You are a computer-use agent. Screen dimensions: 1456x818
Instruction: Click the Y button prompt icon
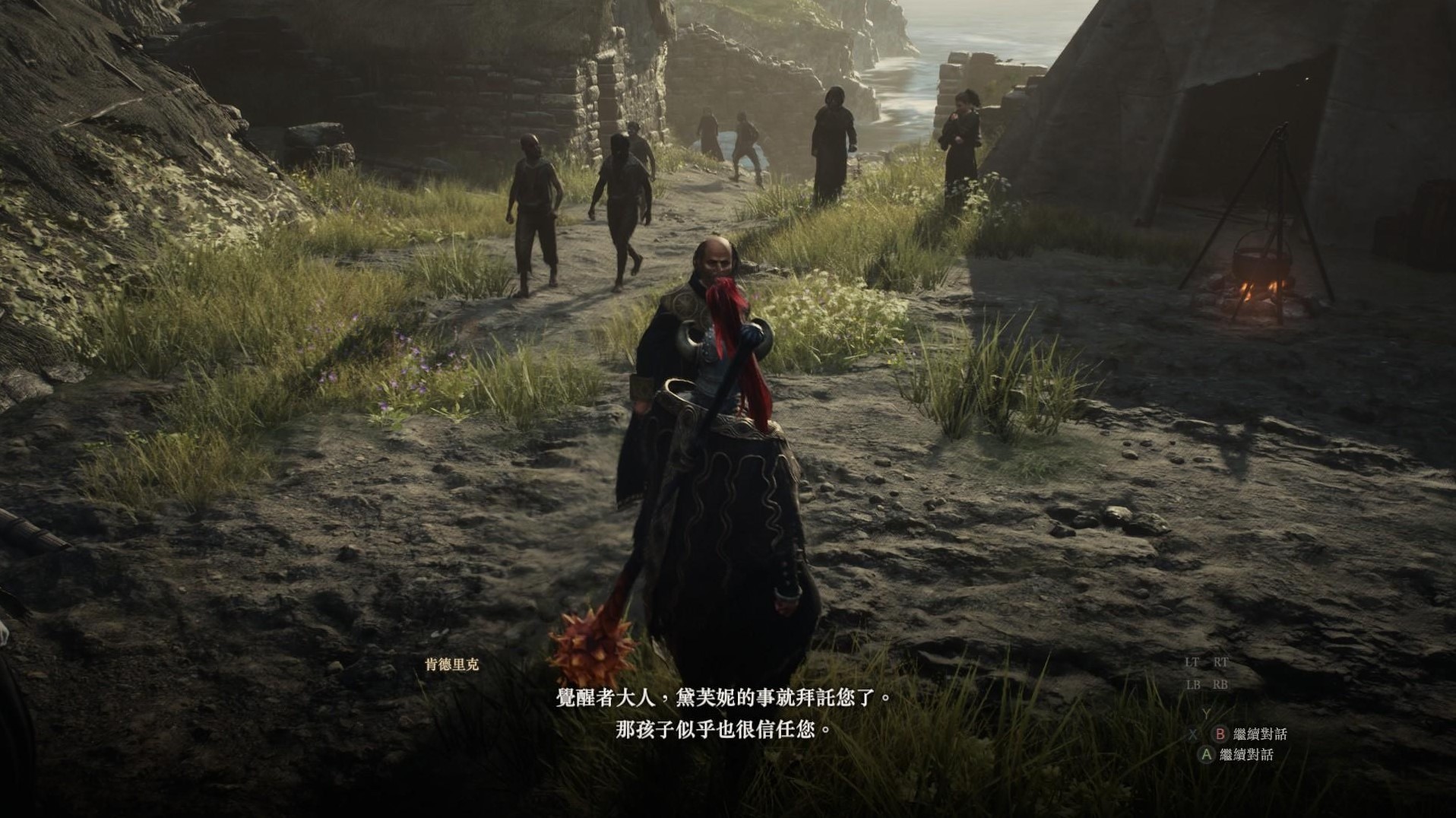click(x=1206, y=713)
